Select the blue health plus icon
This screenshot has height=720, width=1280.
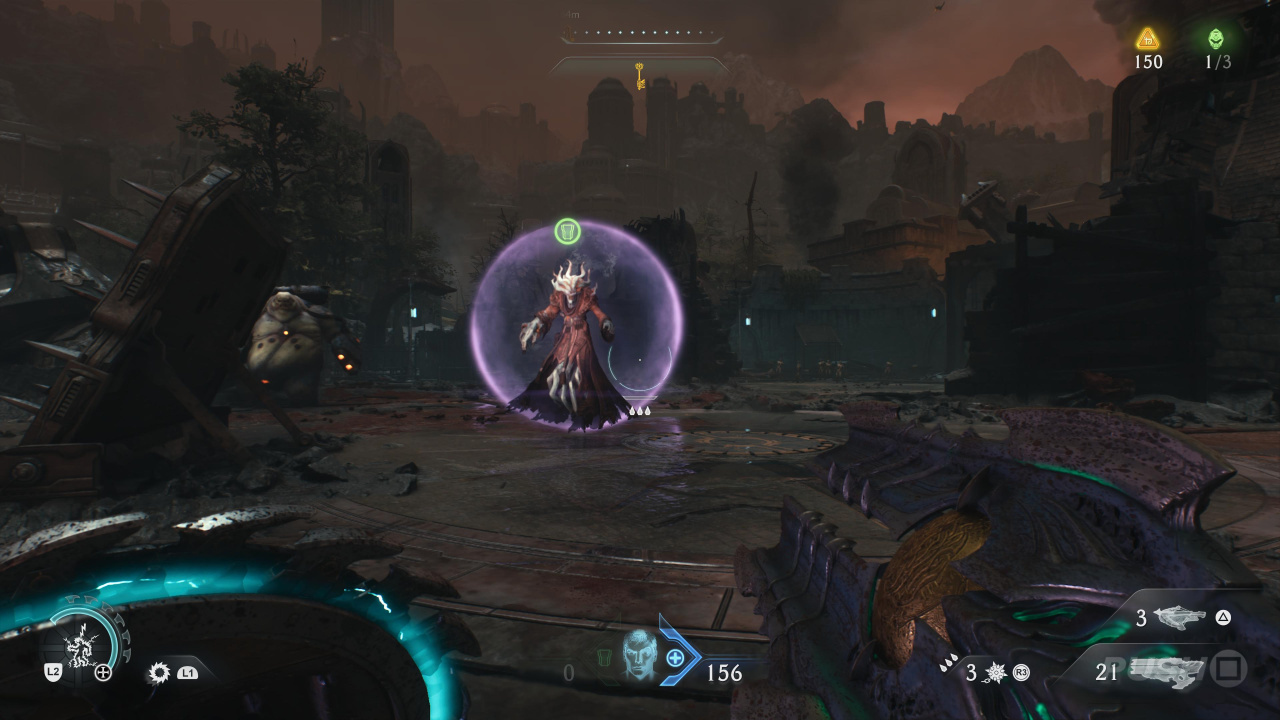675,657
